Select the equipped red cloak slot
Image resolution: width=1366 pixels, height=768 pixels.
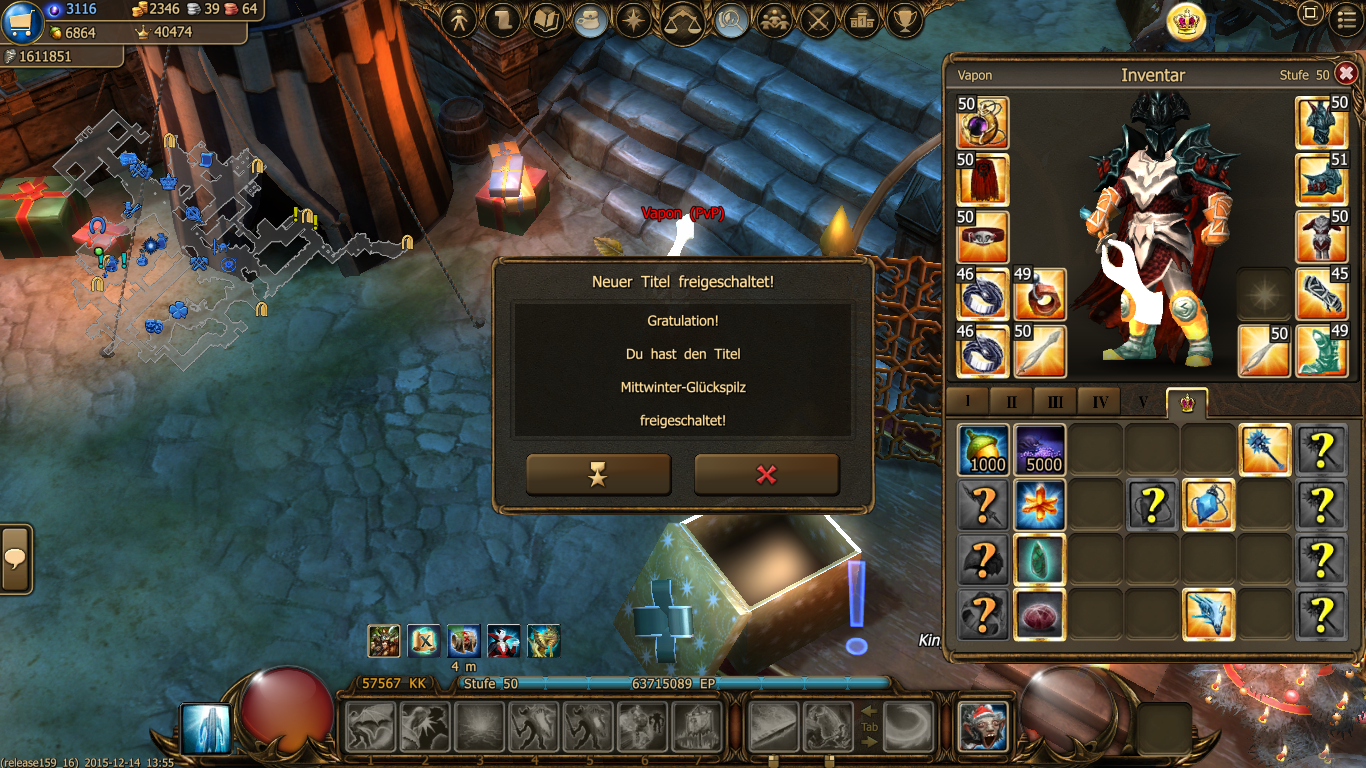tap(983, 180)
